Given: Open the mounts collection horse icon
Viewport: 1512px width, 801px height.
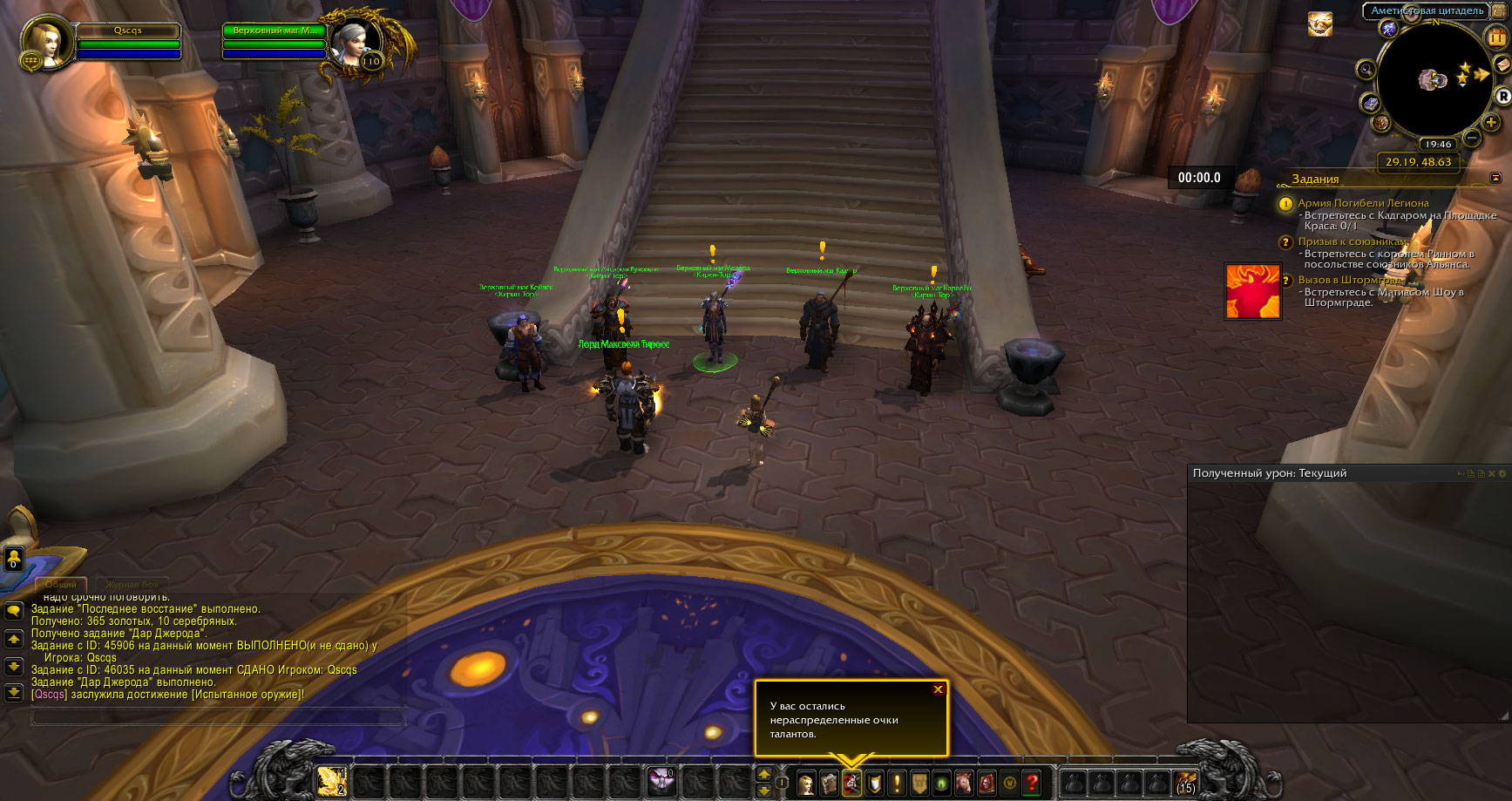Looking at the screenshot, I should (x=965, y=784).
